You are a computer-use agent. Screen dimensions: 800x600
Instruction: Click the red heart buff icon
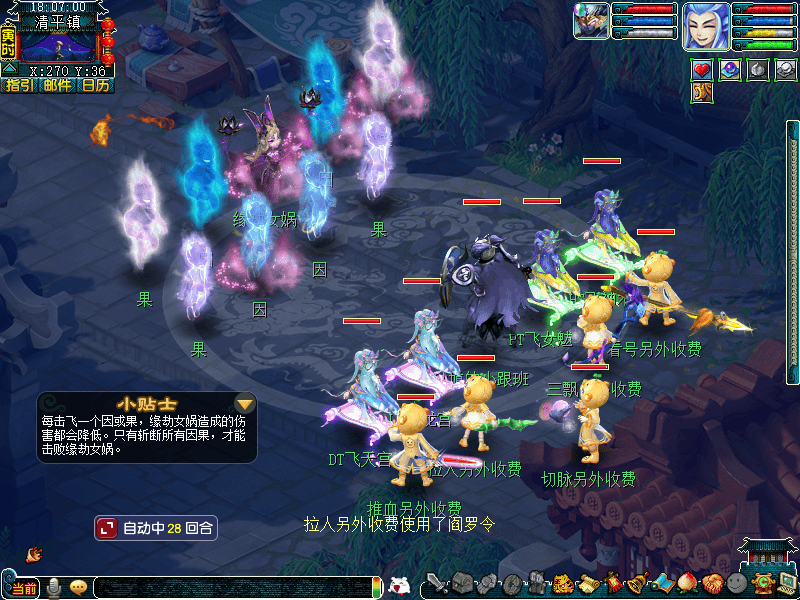coord(702,69)
